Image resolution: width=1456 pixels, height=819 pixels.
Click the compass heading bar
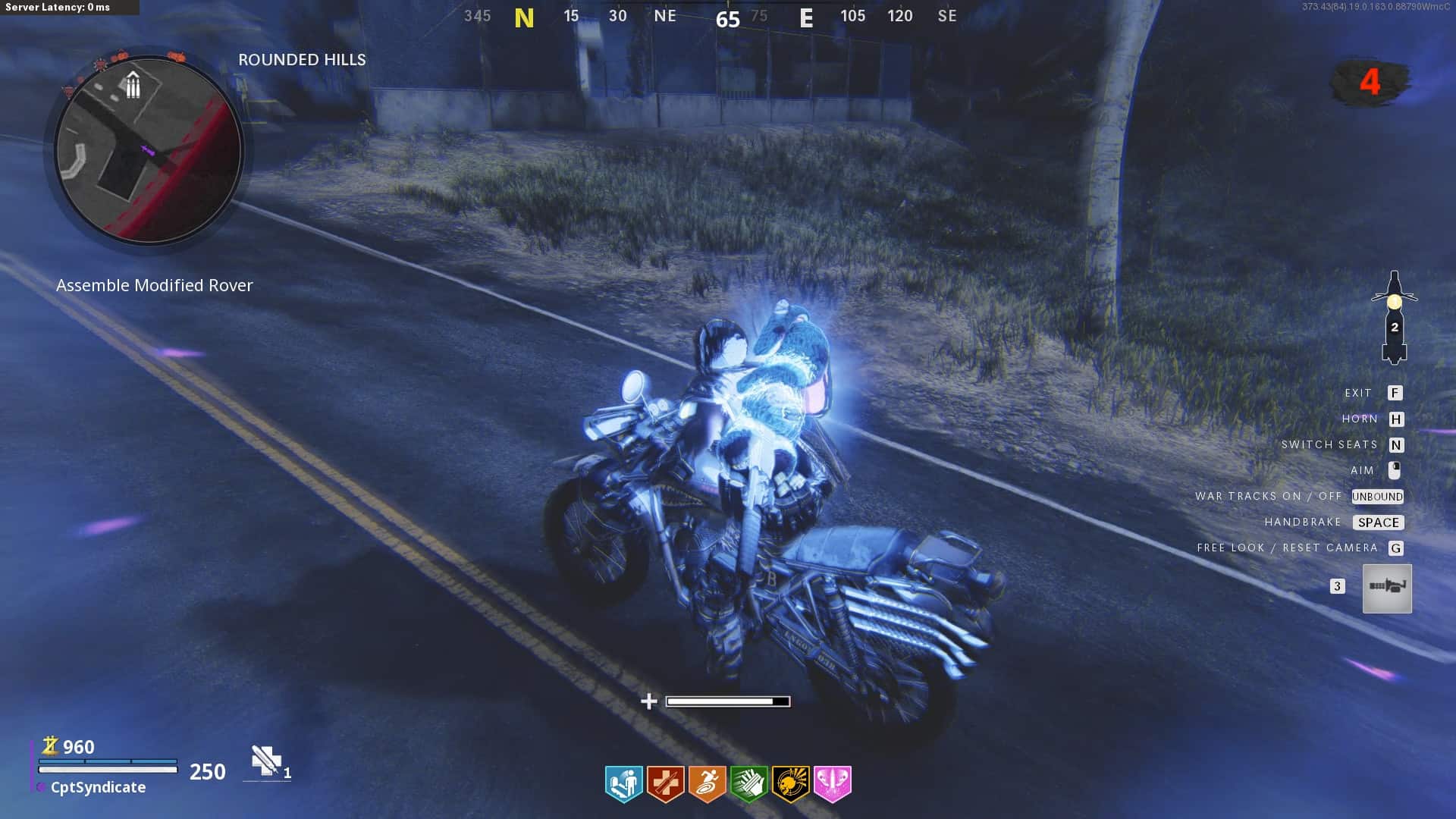coord(711,16)
